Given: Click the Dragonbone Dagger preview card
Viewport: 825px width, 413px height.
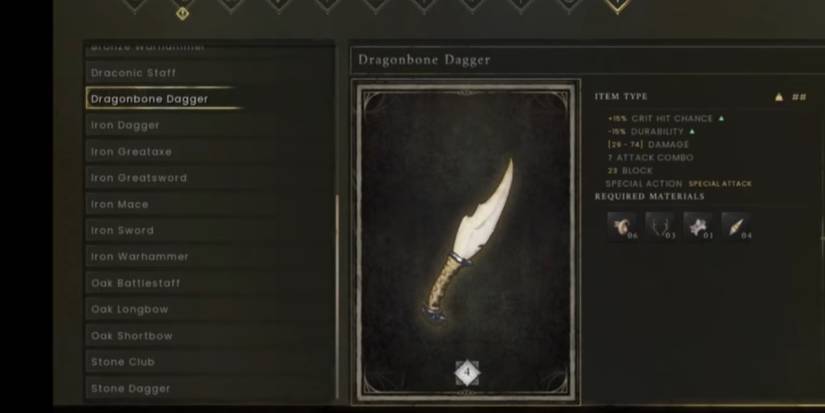Looking at the screenshot, I should coord(468,240).
